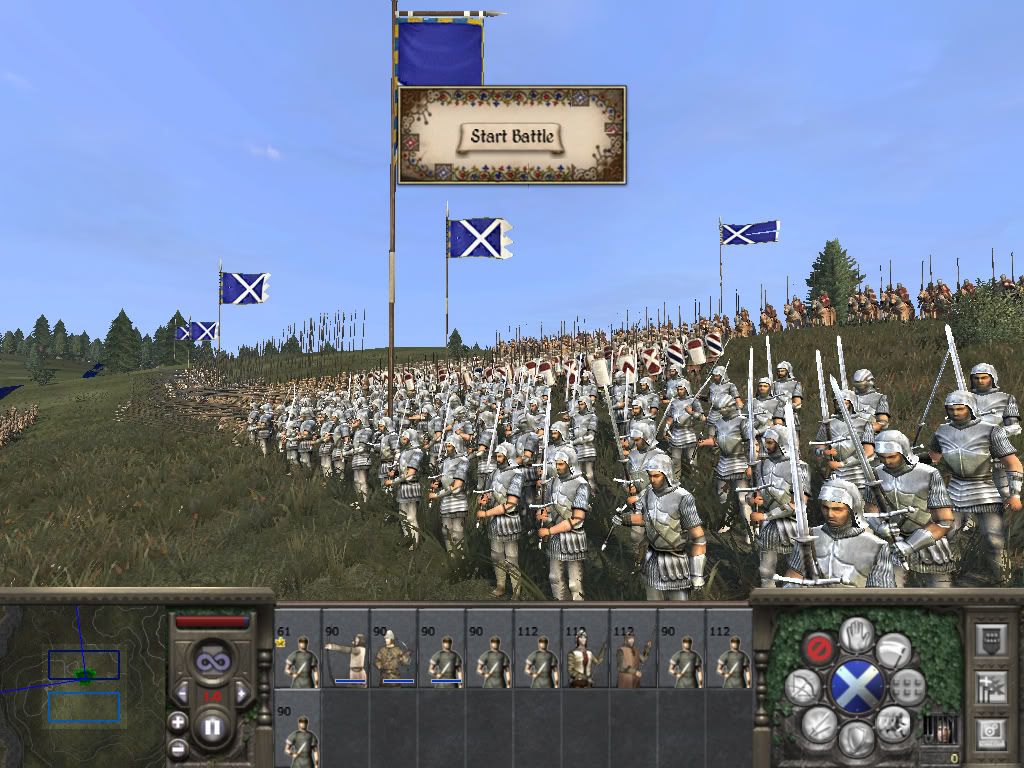Toggle the bow fire-at-will command
This screenshot has width=1024, height=768.
(x=802, y=686)
